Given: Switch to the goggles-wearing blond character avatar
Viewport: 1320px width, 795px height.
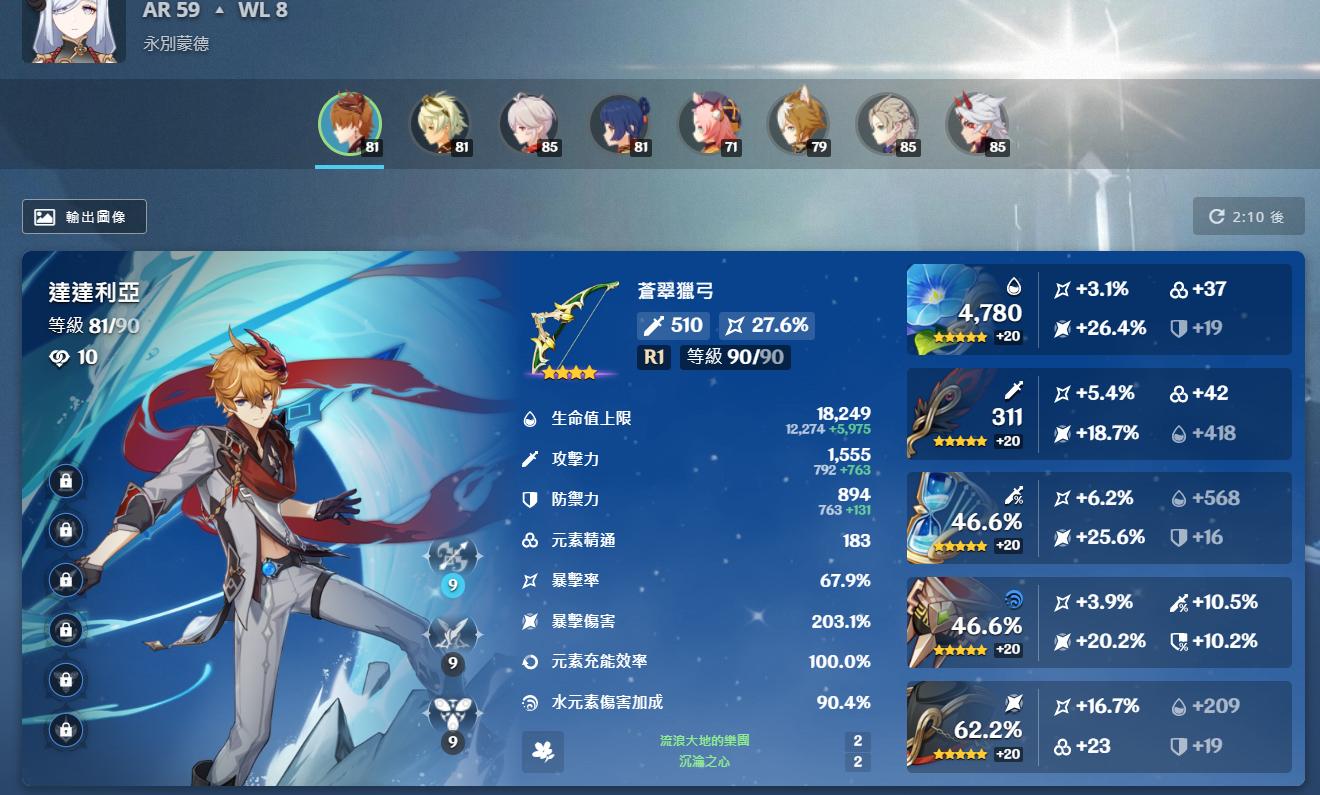Looking at the screenshot, I should click(439, 125).
